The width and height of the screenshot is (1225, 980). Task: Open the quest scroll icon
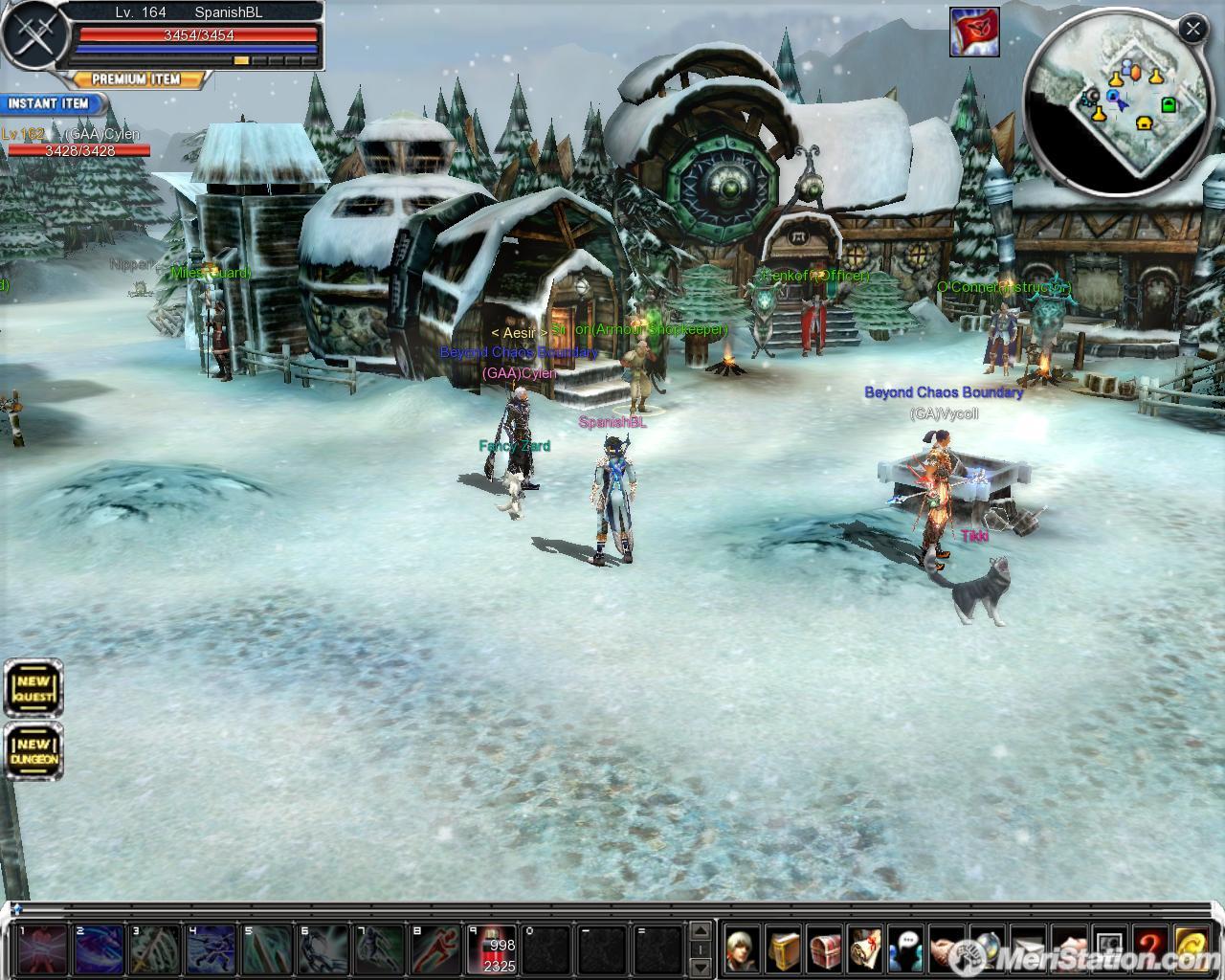pos(865,948)
